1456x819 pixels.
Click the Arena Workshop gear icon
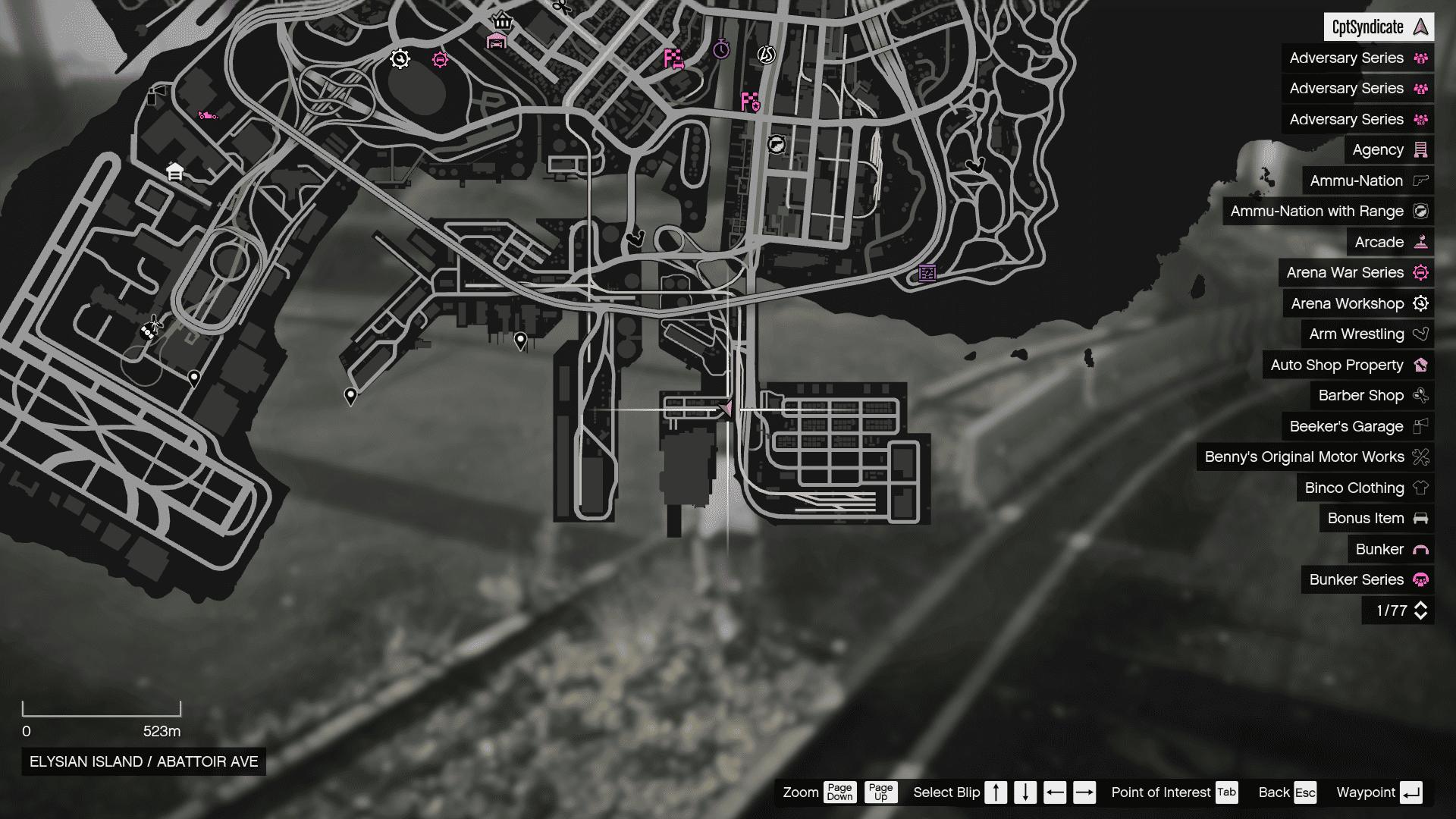(1420, 303)
